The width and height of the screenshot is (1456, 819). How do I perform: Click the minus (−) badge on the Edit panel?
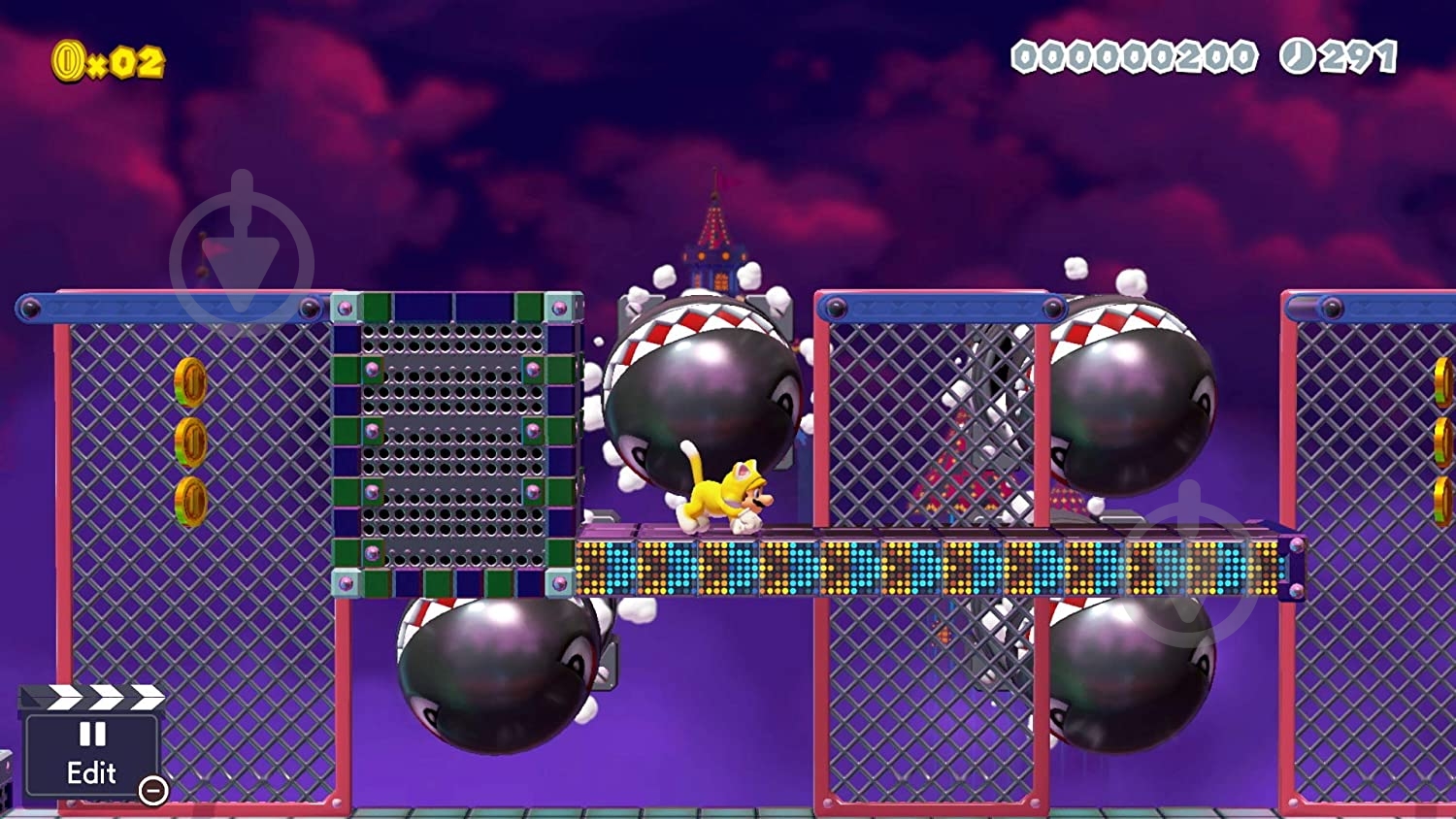151,793
